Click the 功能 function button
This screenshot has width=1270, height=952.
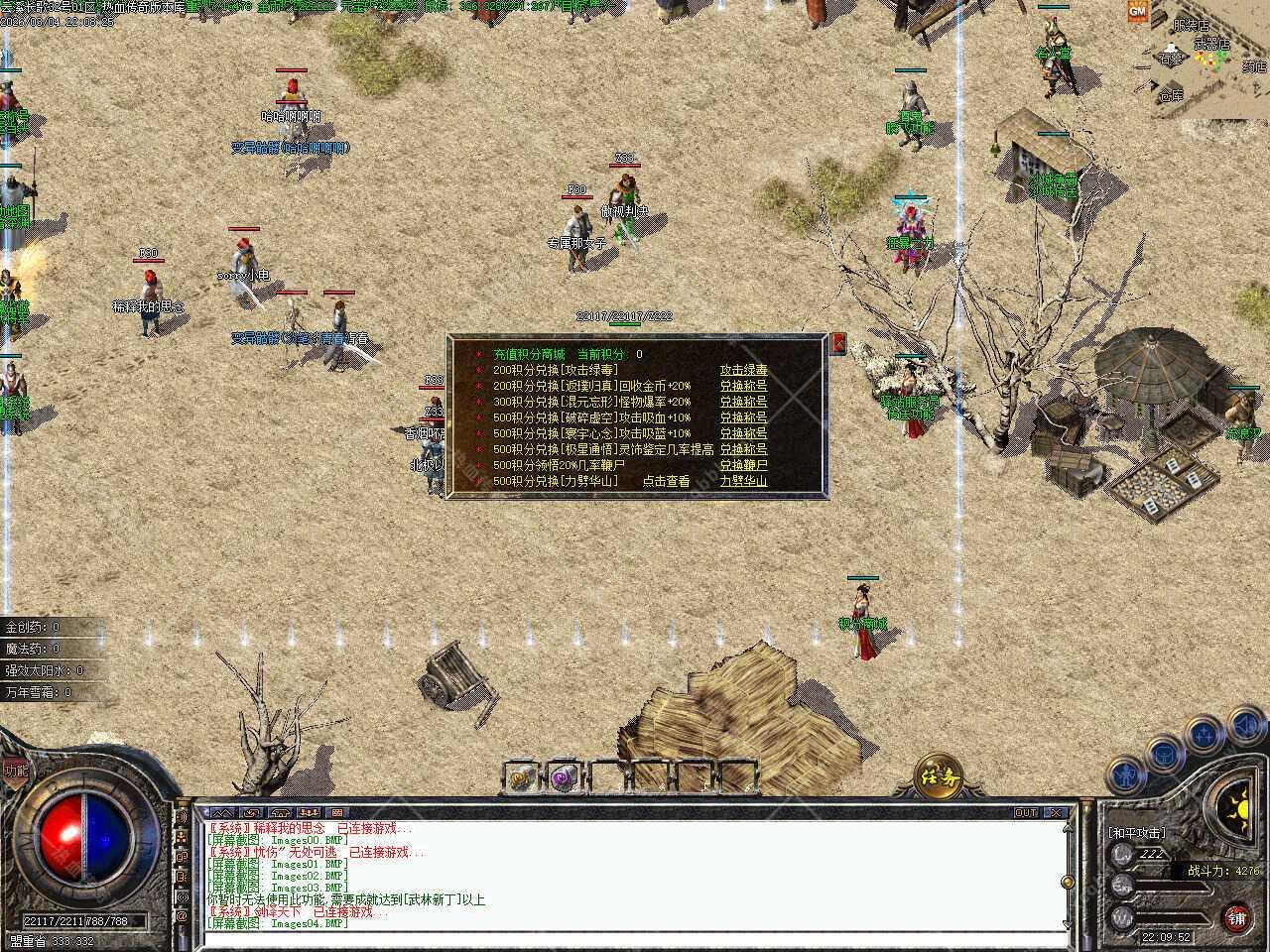(x=14, y=771)
